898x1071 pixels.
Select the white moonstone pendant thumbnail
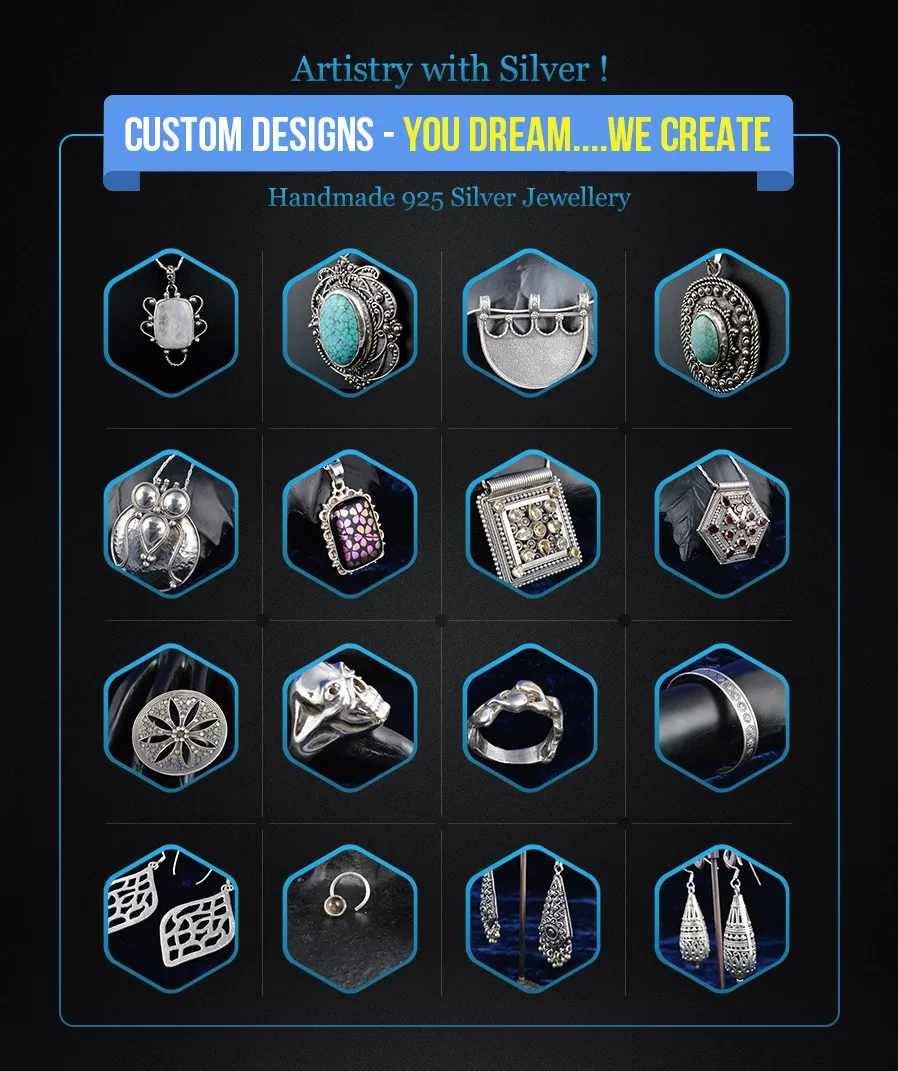click(x=171, y=323)
